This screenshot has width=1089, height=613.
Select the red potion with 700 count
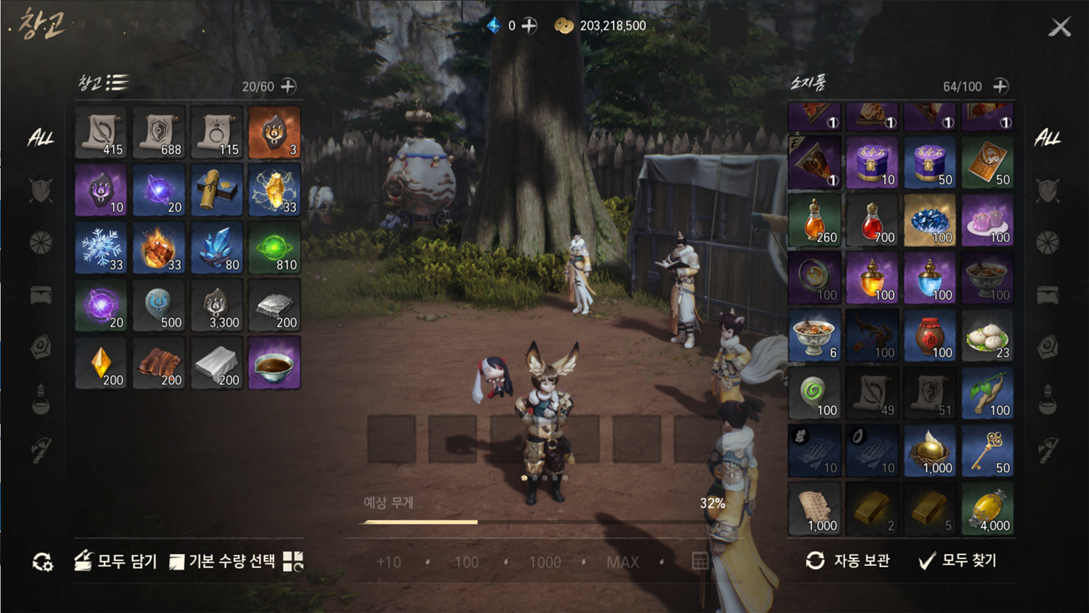872,220
